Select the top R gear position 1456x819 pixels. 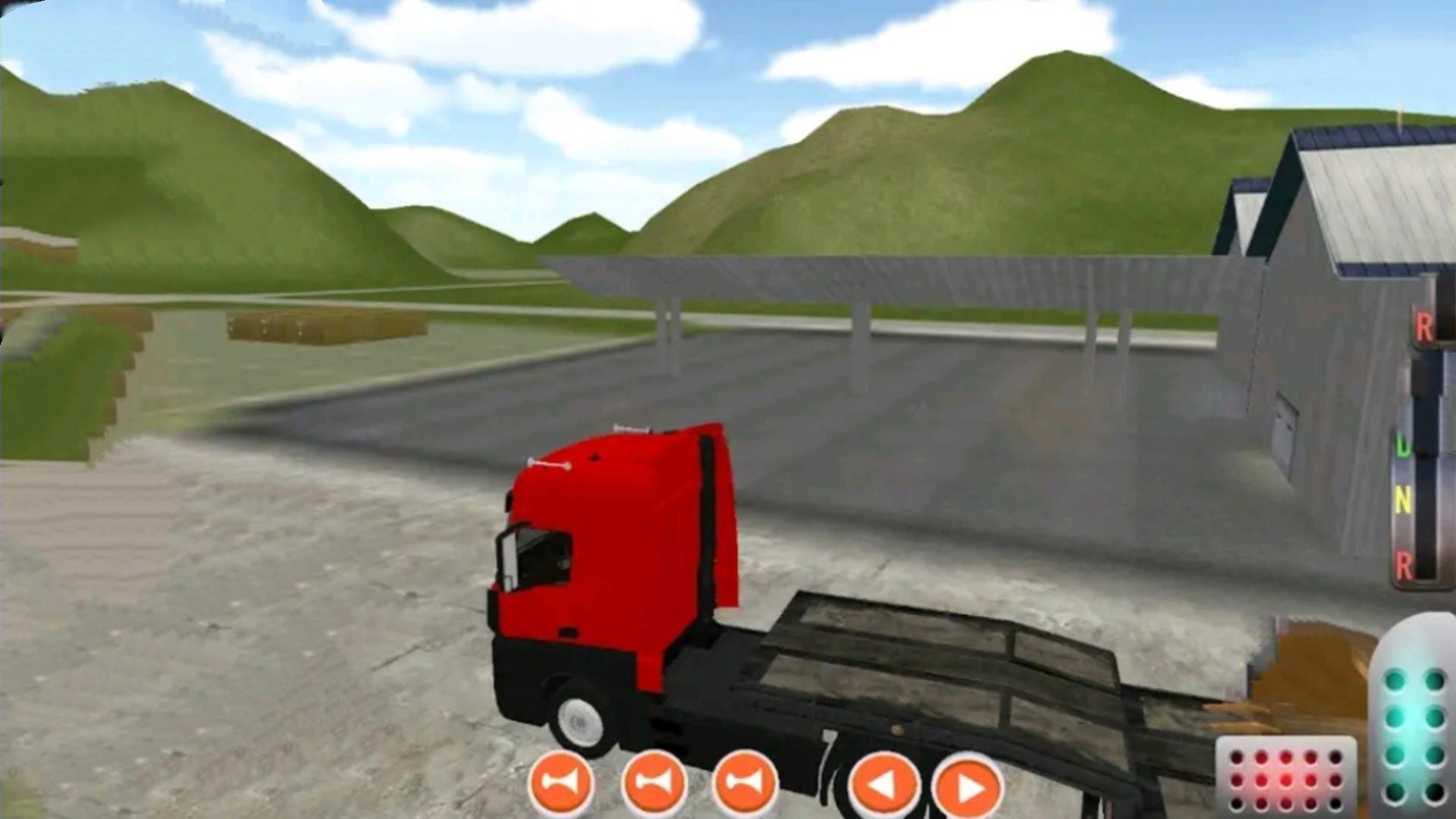(1424, 326)
